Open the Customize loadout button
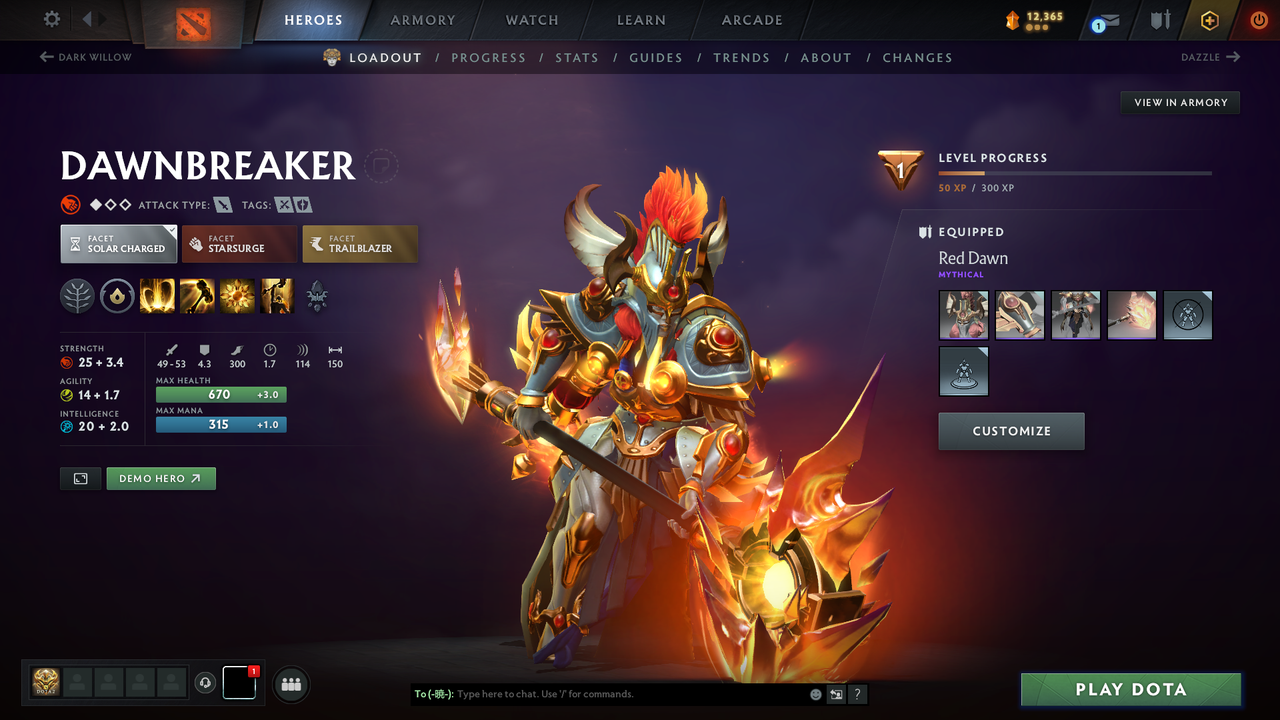This screenshot has height=720, width=1280. 1011,431
